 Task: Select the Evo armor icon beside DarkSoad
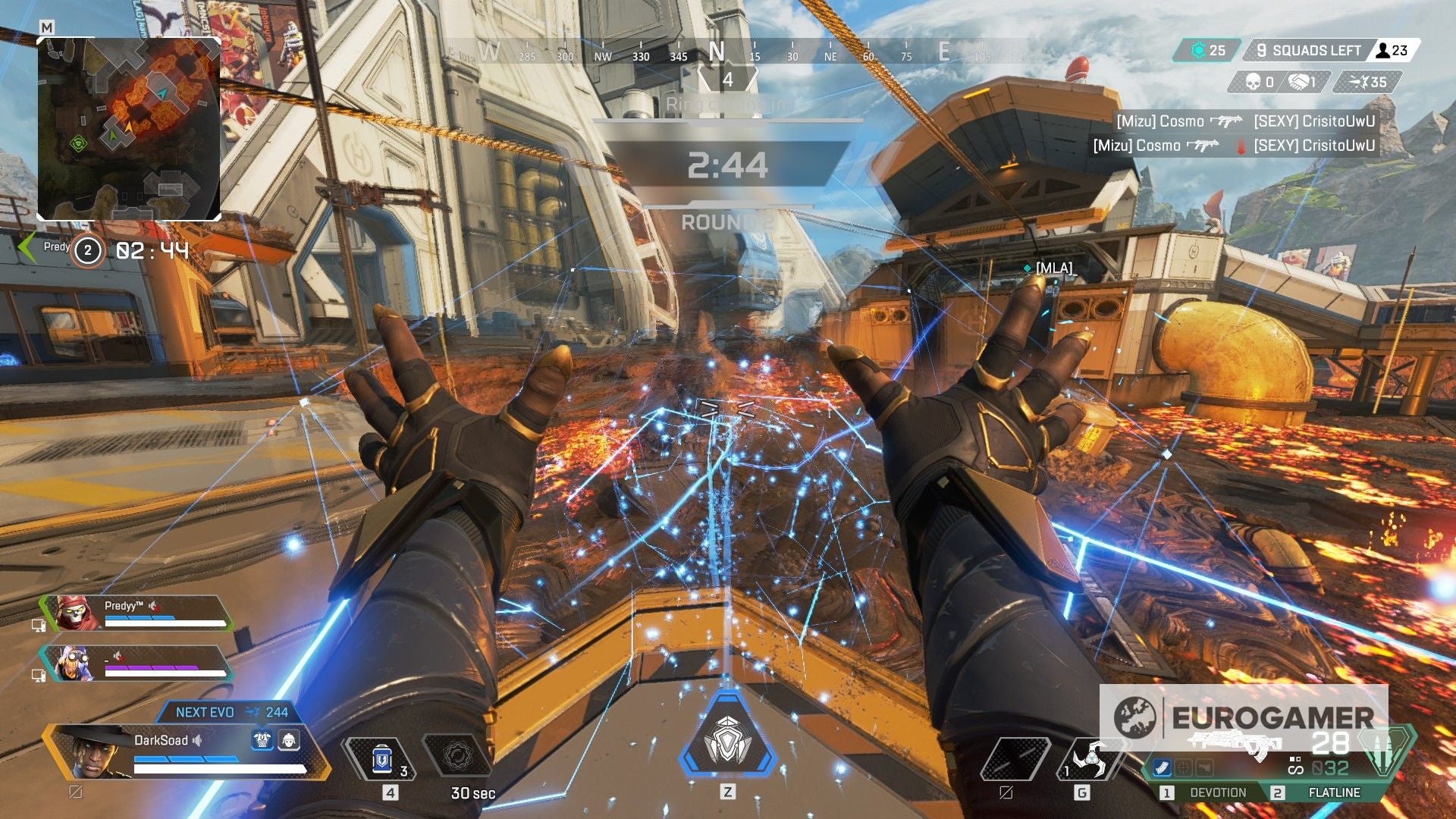(262, 741)
